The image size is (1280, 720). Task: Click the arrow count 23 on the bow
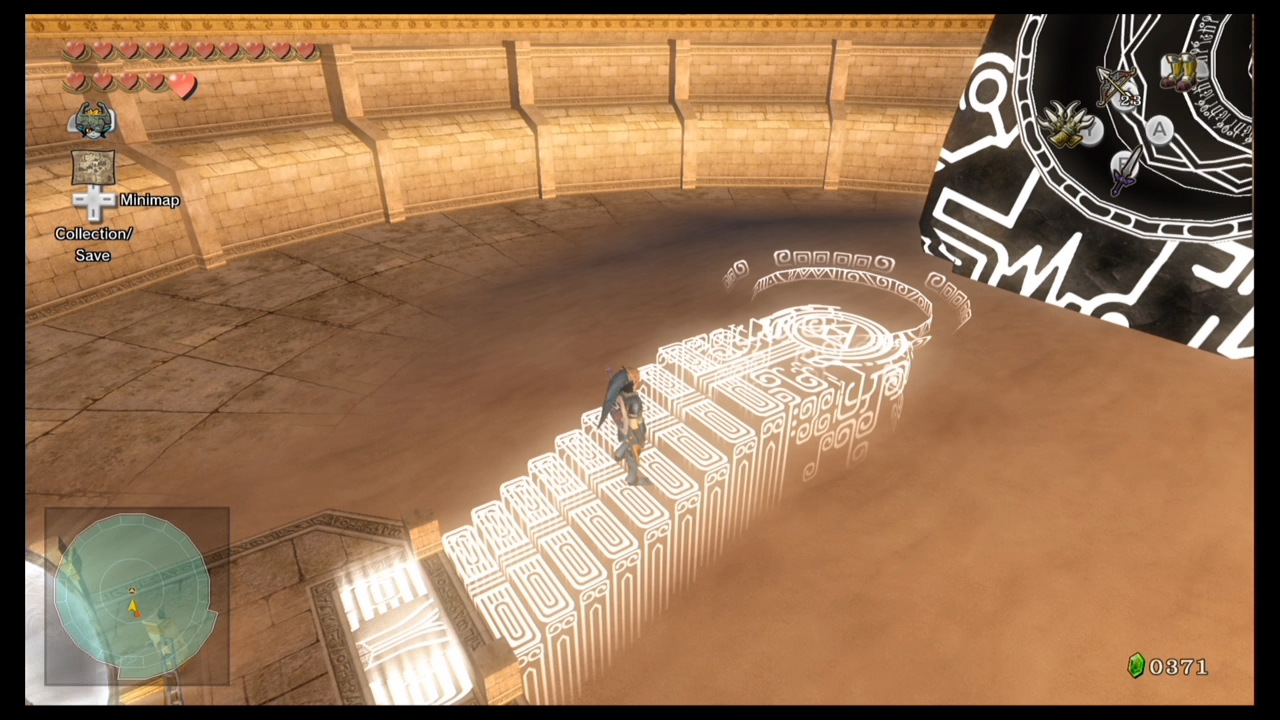point(1132,100)
